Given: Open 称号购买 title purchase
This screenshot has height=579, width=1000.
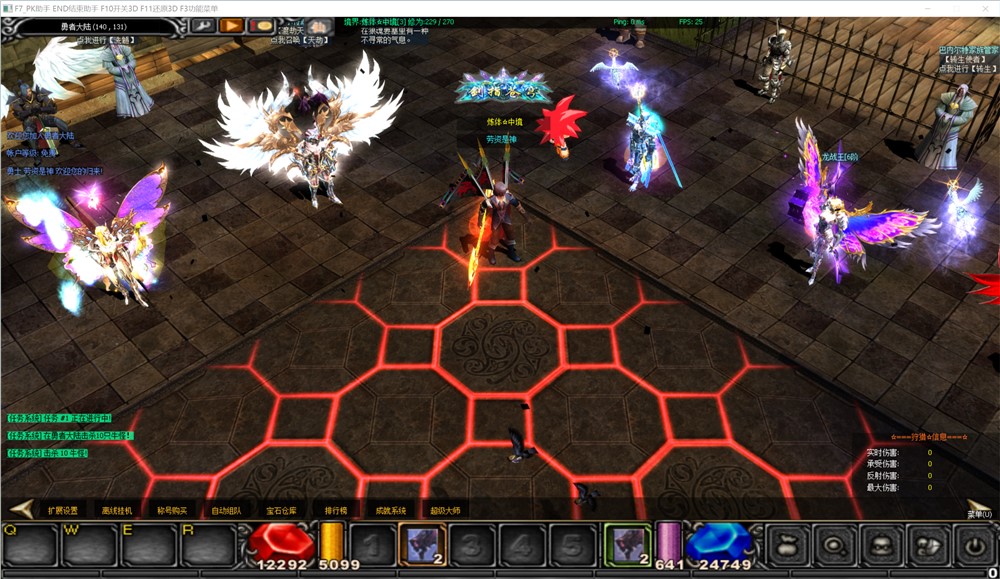Looking at the screenshot, I should click(x=172, y=510).
